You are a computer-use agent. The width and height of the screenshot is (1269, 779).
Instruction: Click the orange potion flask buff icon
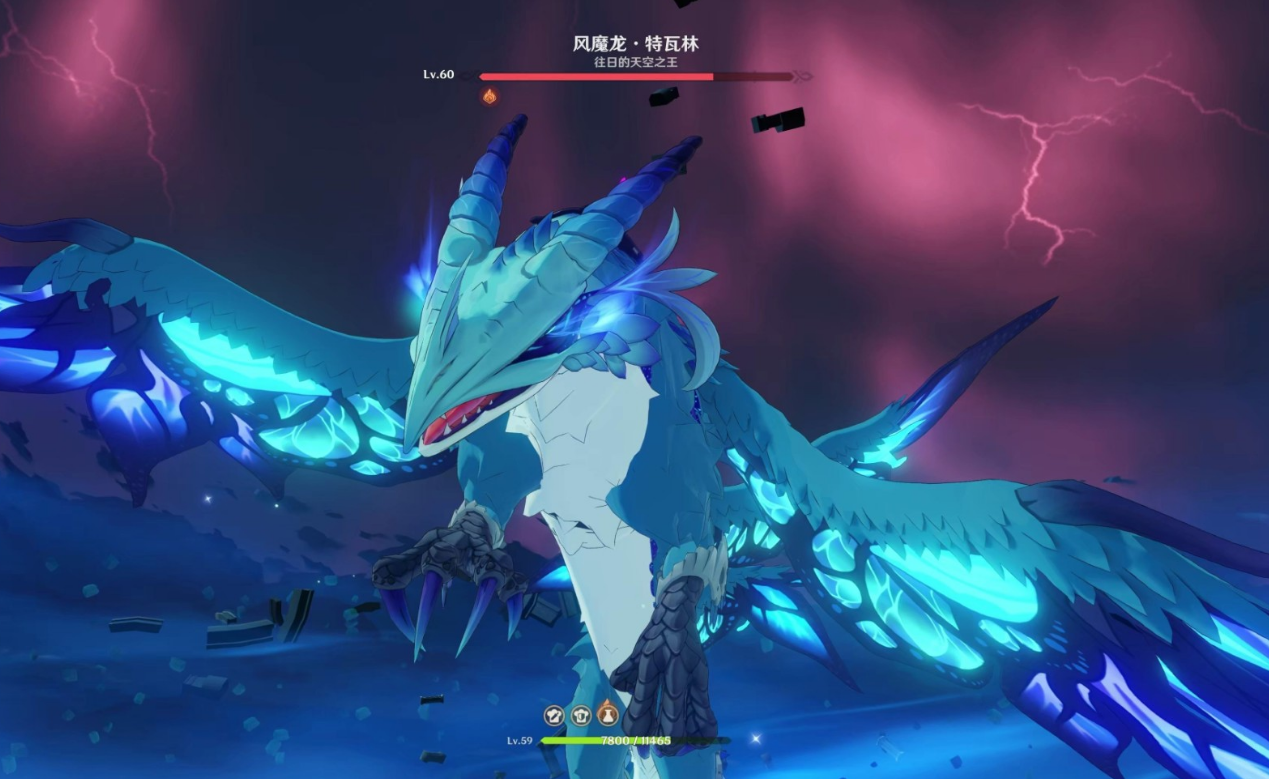(608, 715)
